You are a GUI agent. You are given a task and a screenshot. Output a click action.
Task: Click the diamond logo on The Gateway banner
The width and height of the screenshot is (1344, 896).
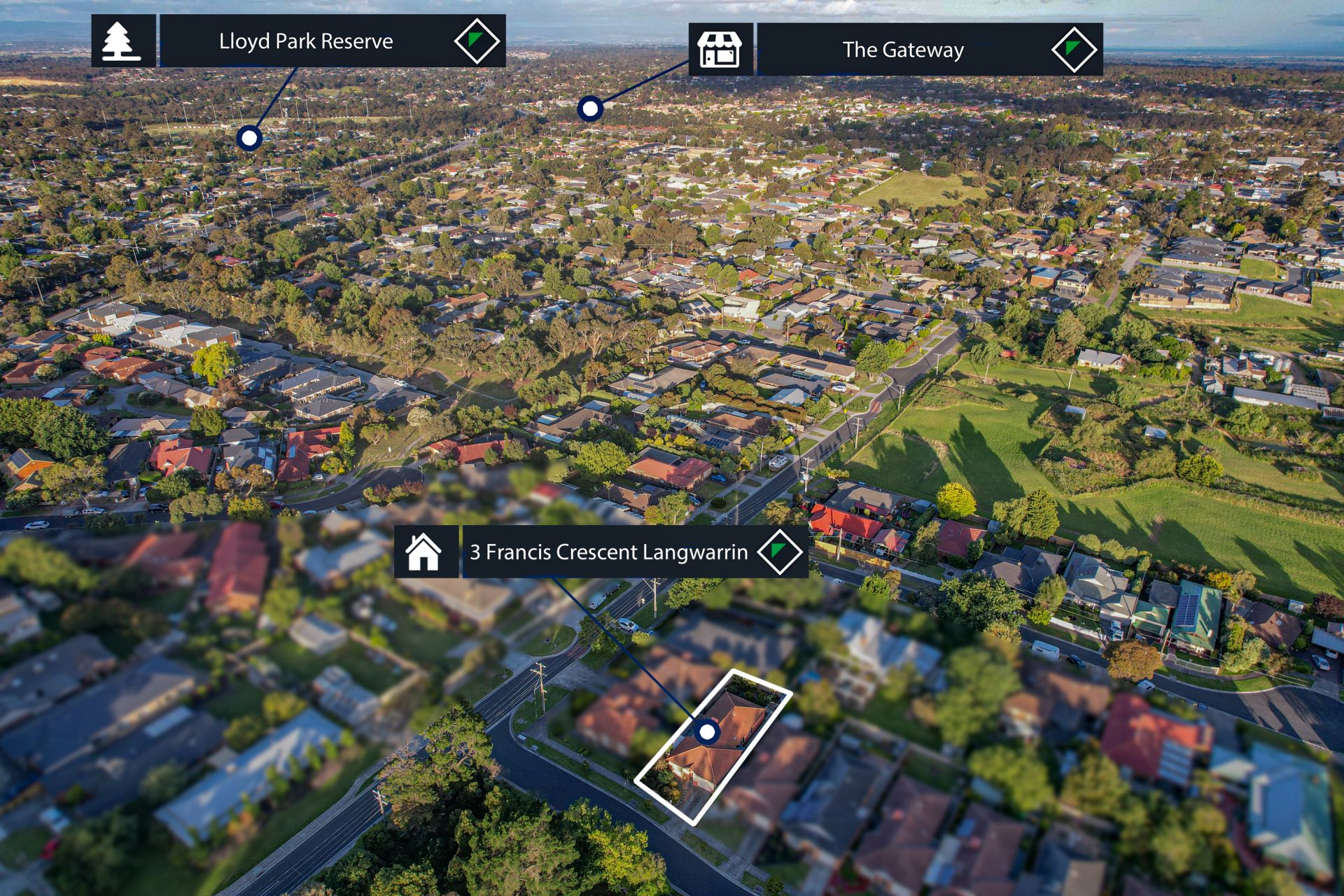pyautogui.click(x=1074, y=50)
